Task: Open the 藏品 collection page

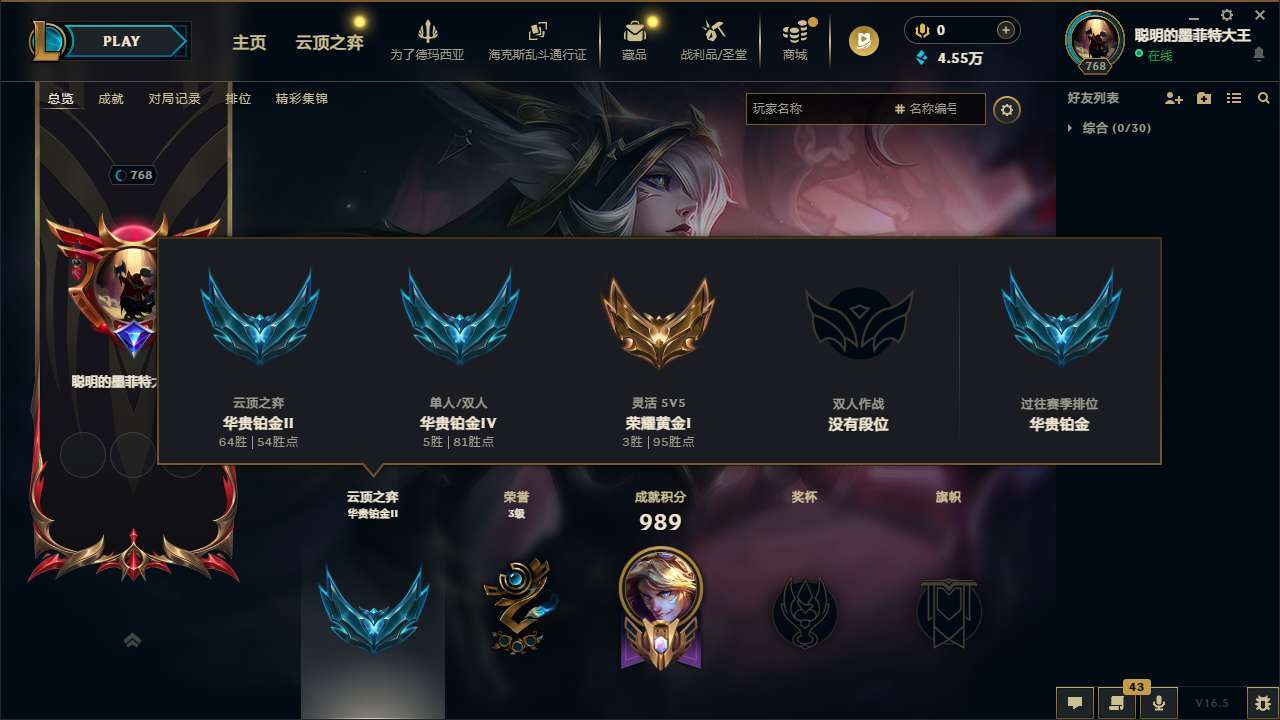Action: [633, 40]
